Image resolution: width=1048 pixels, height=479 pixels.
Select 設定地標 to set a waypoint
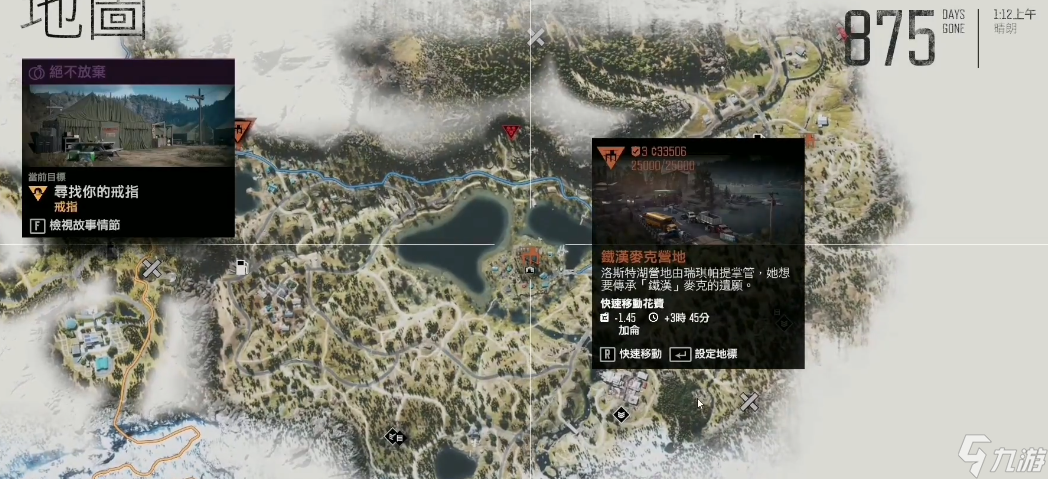tap(713, 354)
